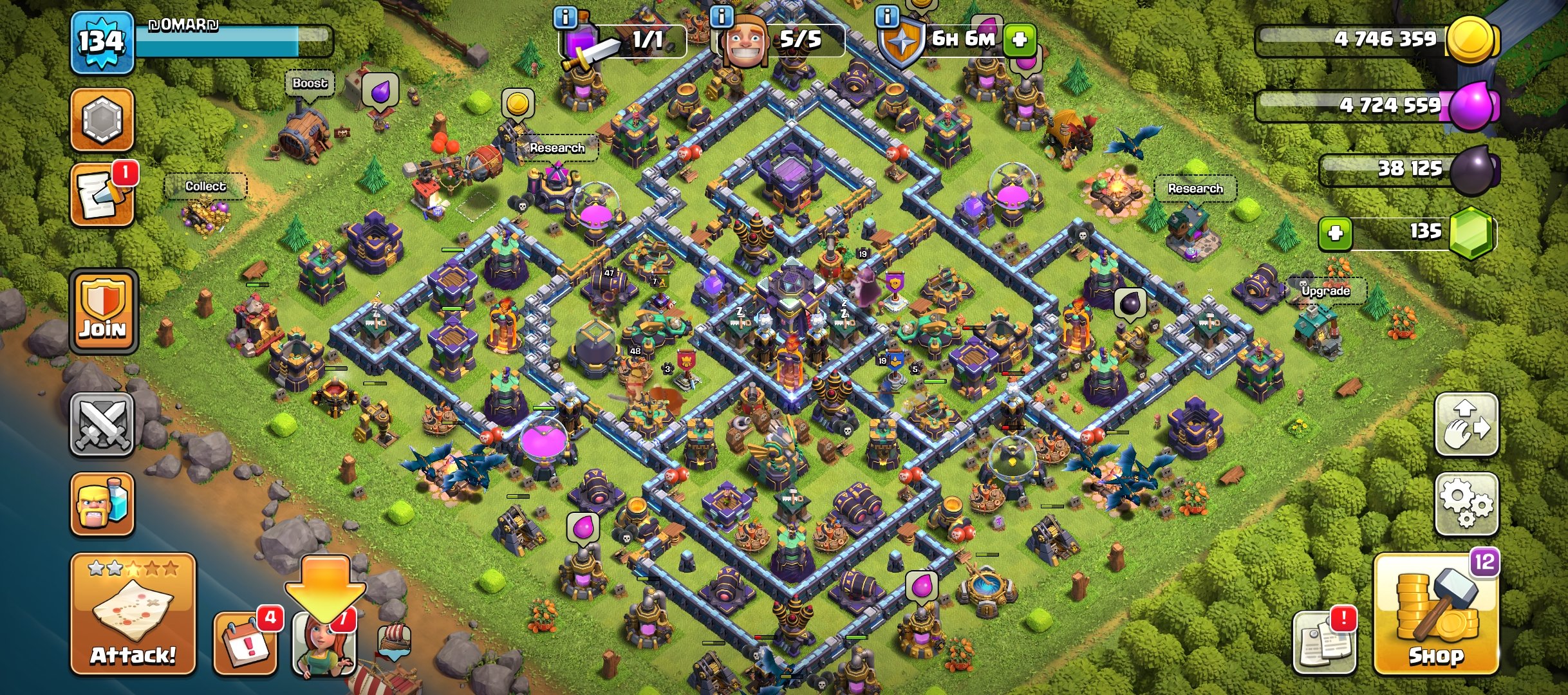Screen dimensions: 1568x695
Task: Open the quest scroll with notification 1
Action: pos(102,196)
